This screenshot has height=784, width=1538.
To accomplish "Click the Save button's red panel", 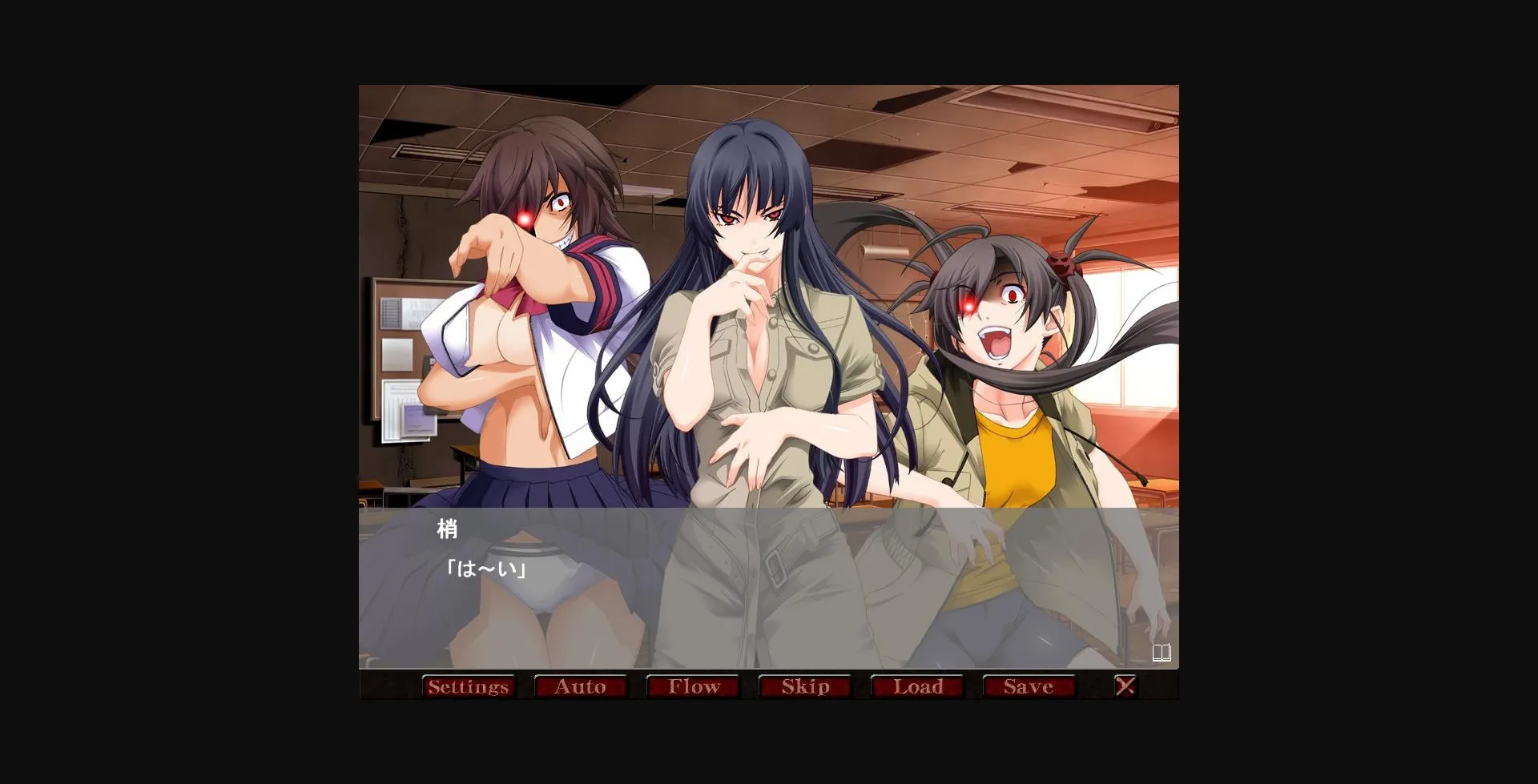I will (1030, 686).
